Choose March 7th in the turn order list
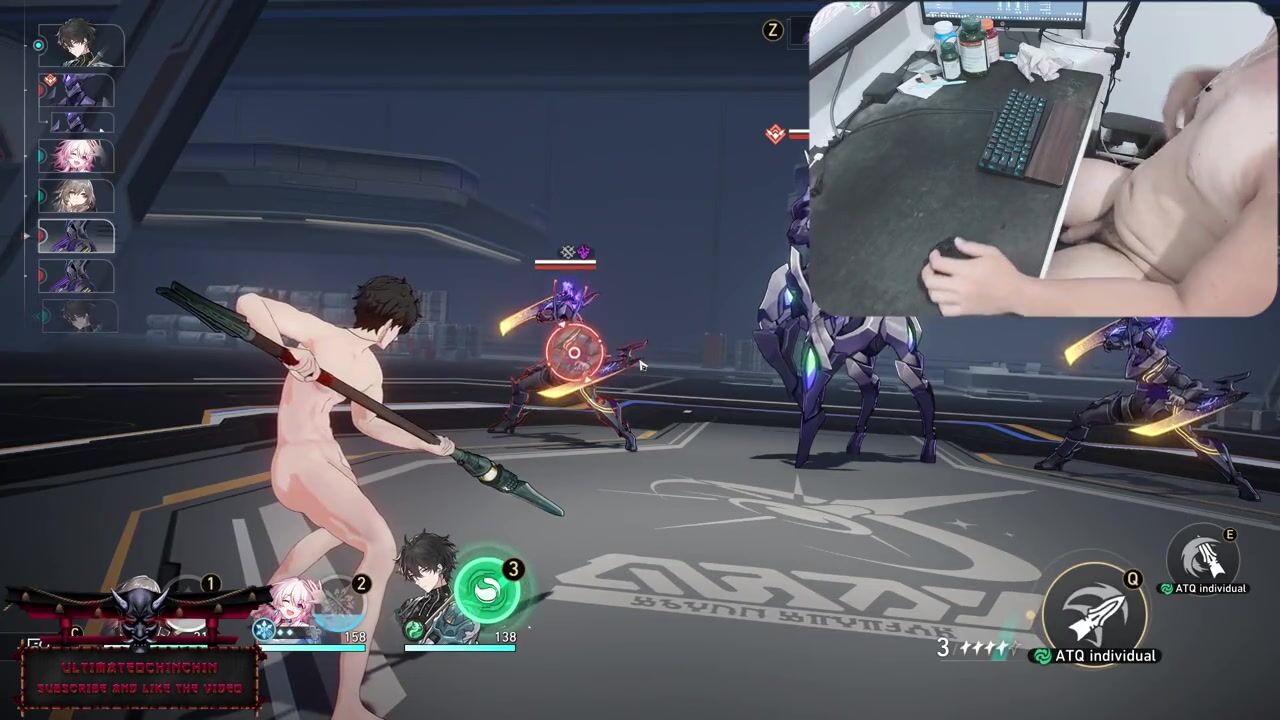The height and width of the screenshot is (720, 1280). [77, 156]
